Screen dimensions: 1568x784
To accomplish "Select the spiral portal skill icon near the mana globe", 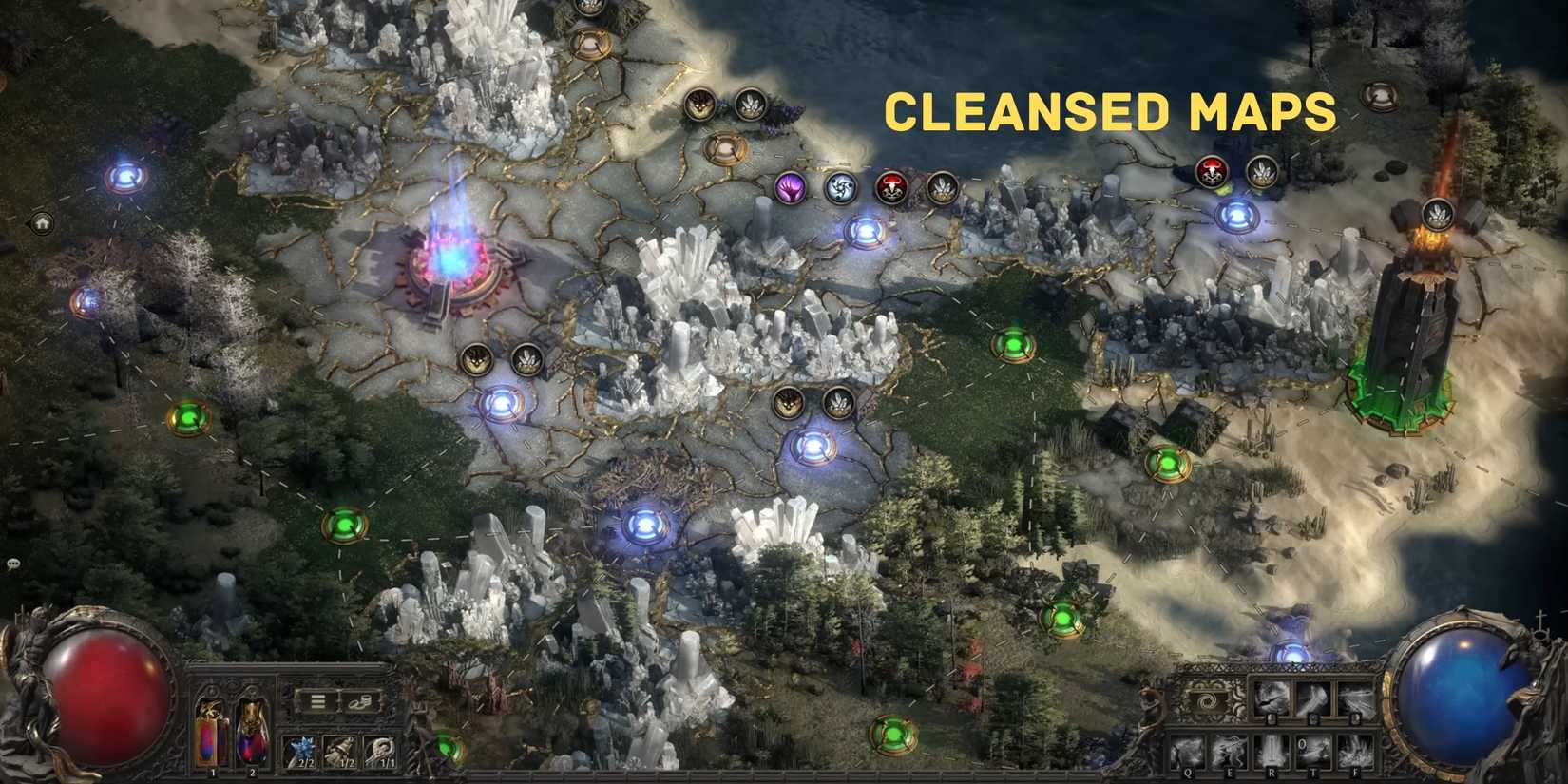I will click(1208, 699).
